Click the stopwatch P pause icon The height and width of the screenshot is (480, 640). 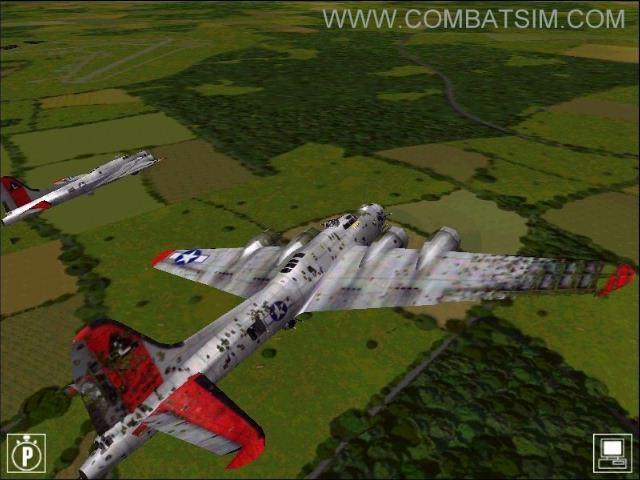(x=26, y=452)
